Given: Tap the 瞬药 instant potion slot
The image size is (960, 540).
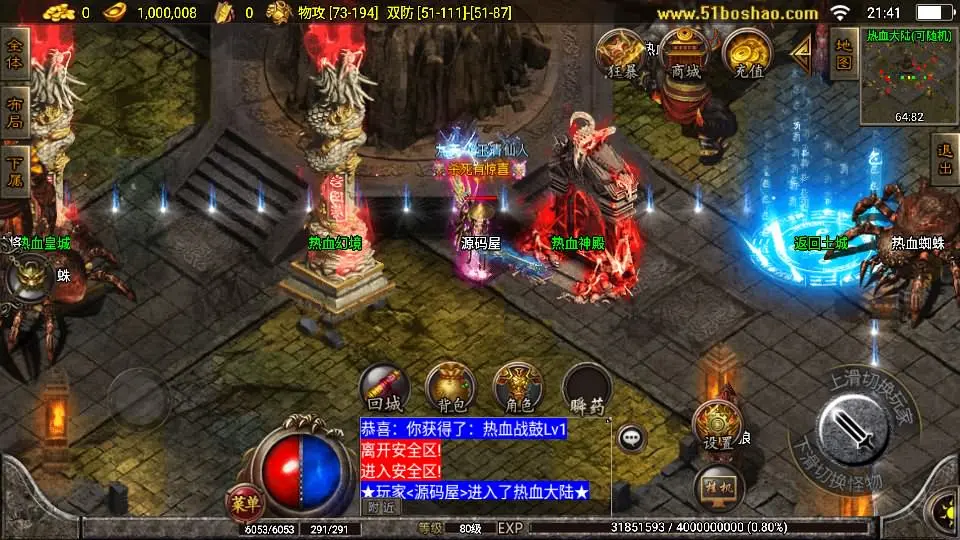Looking at the screenshot, I should coord(587,388).
